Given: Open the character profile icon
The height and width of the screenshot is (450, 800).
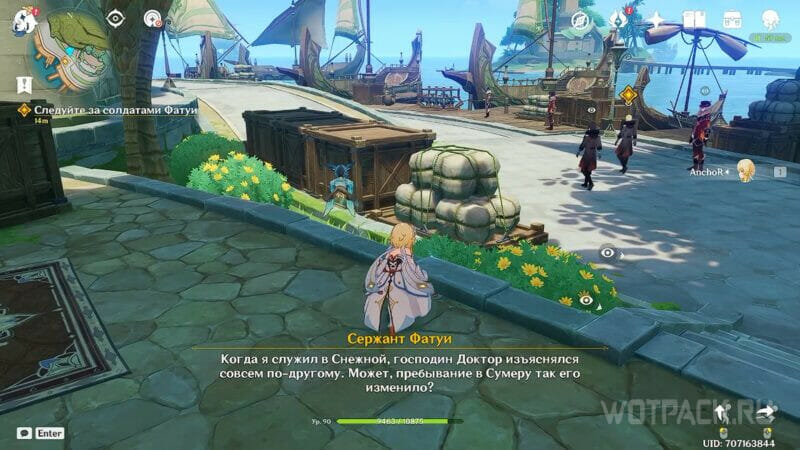Looking at the screenshot, I should tap(770, 20).
